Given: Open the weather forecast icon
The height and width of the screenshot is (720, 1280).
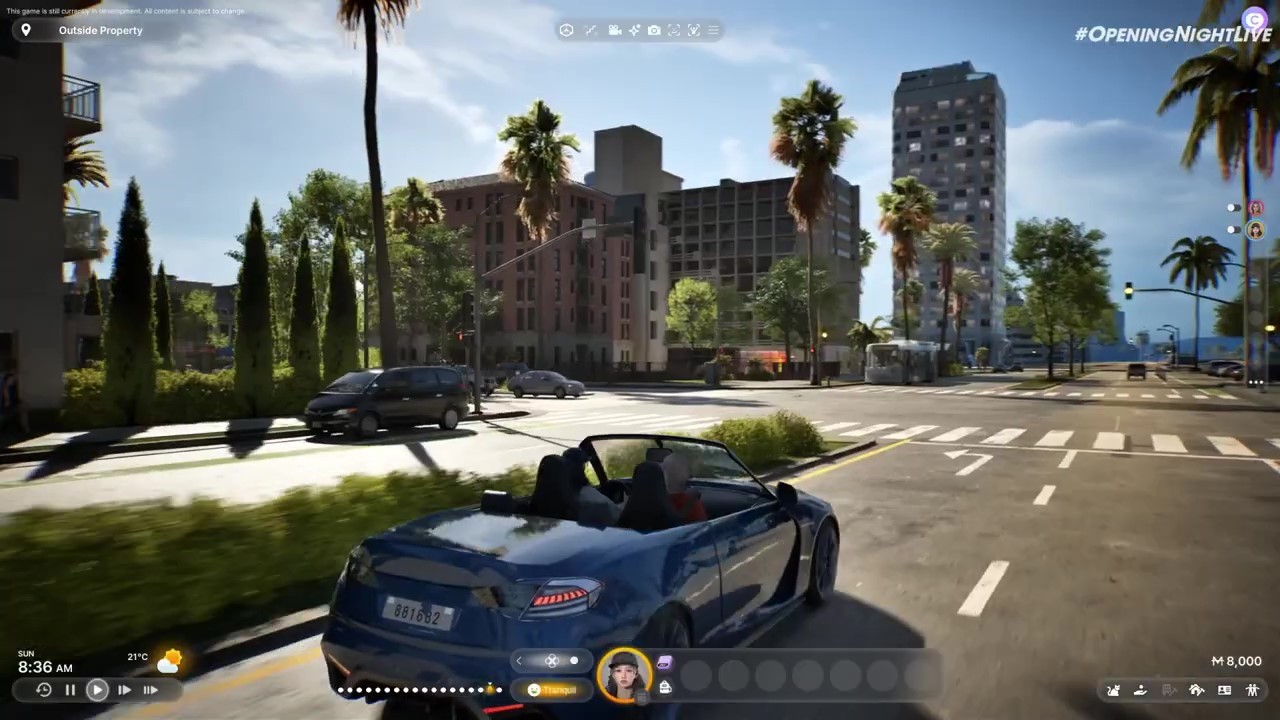Looking at the screenshot, I should [x=169, y=661].
